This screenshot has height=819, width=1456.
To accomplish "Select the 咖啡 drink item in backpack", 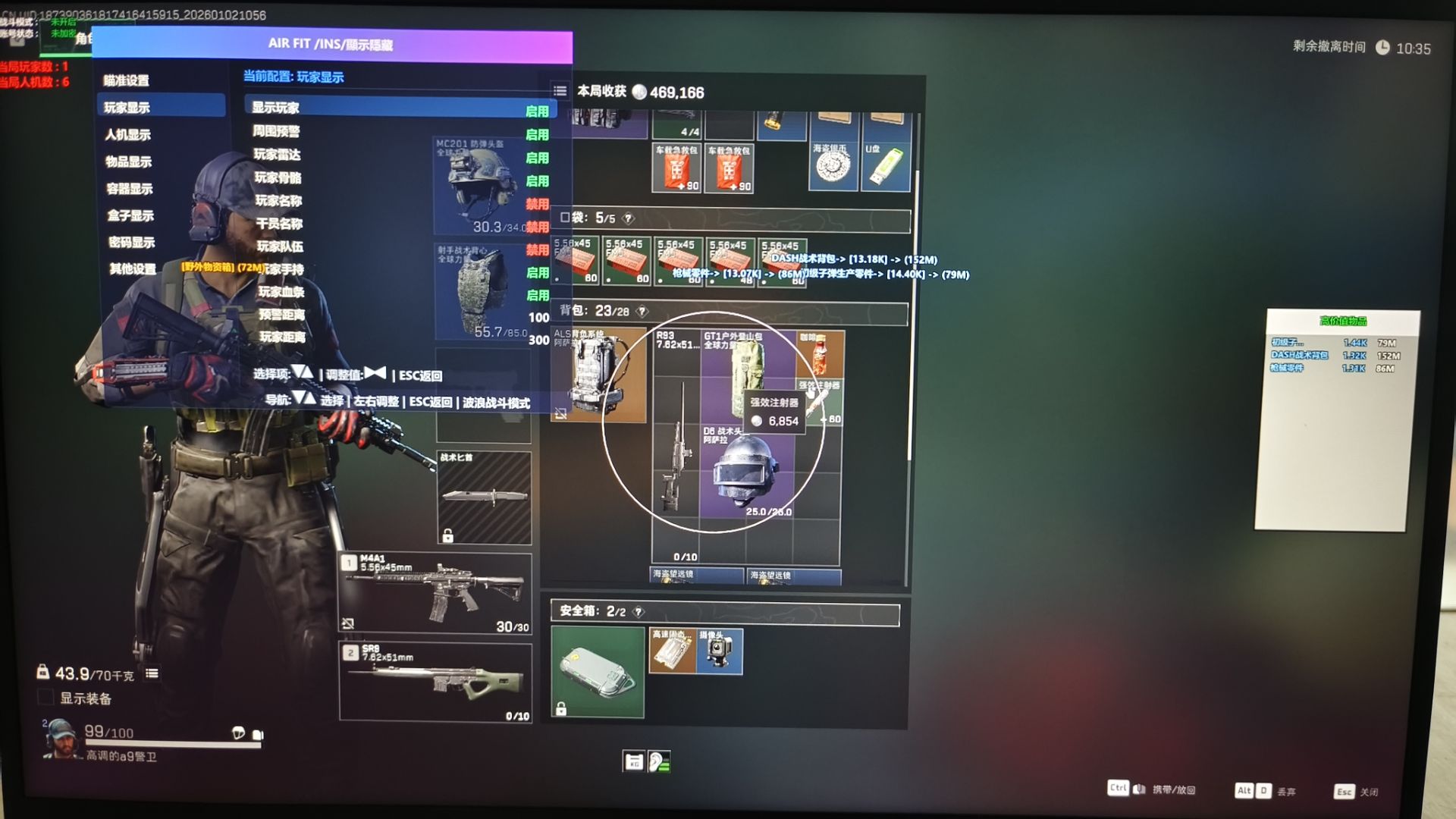I will (x=820, y=353).
